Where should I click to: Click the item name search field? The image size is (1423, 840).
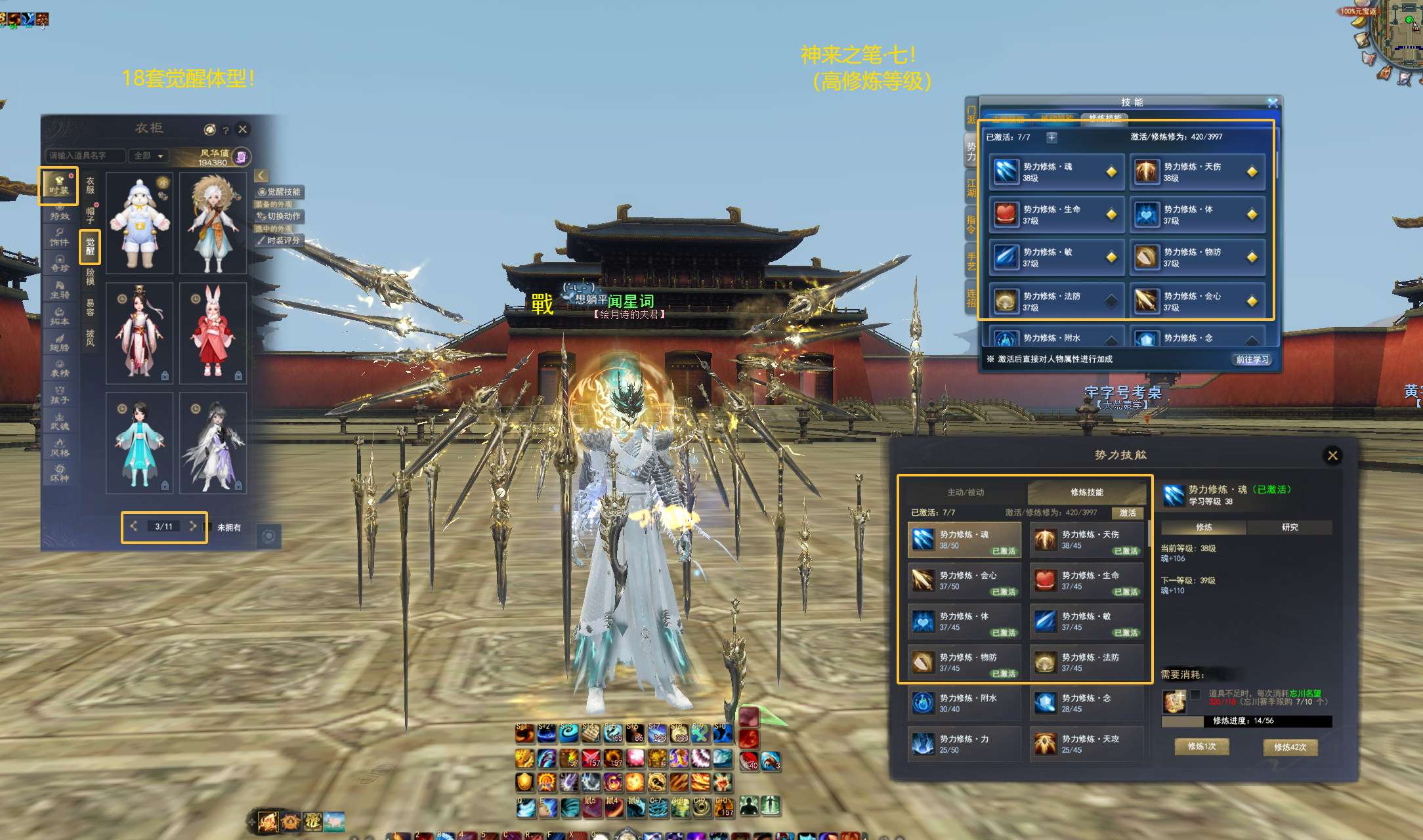85,156
